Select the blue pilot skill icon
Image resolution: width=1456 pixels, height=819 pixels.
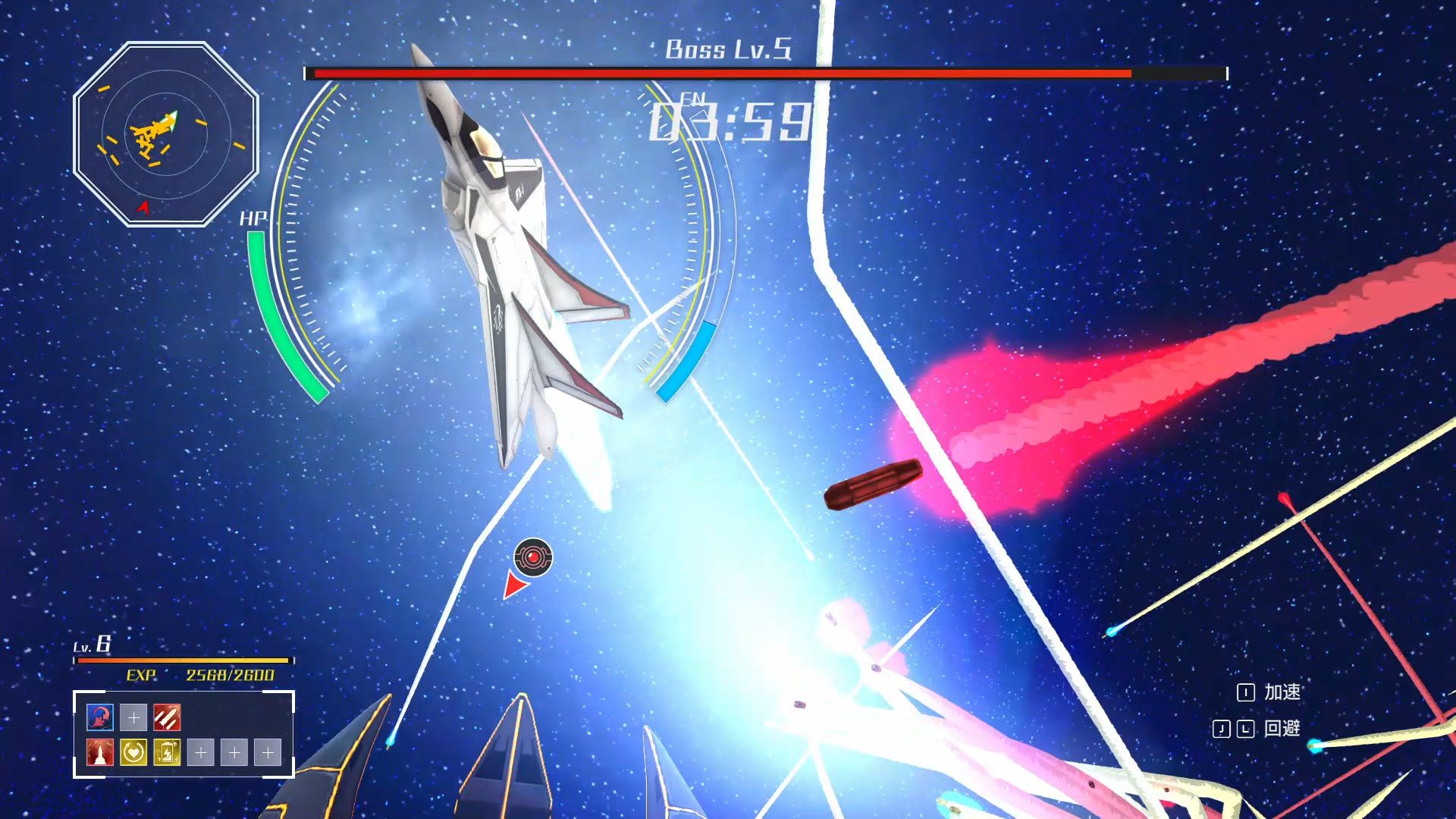(99, 718)
